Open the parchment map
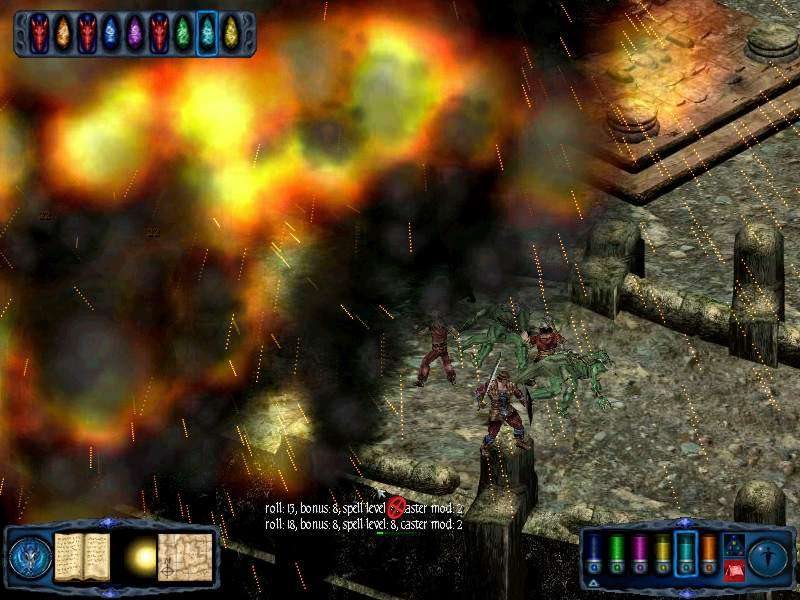This screenshot has height=600, width=800. (x=186, y=556)
